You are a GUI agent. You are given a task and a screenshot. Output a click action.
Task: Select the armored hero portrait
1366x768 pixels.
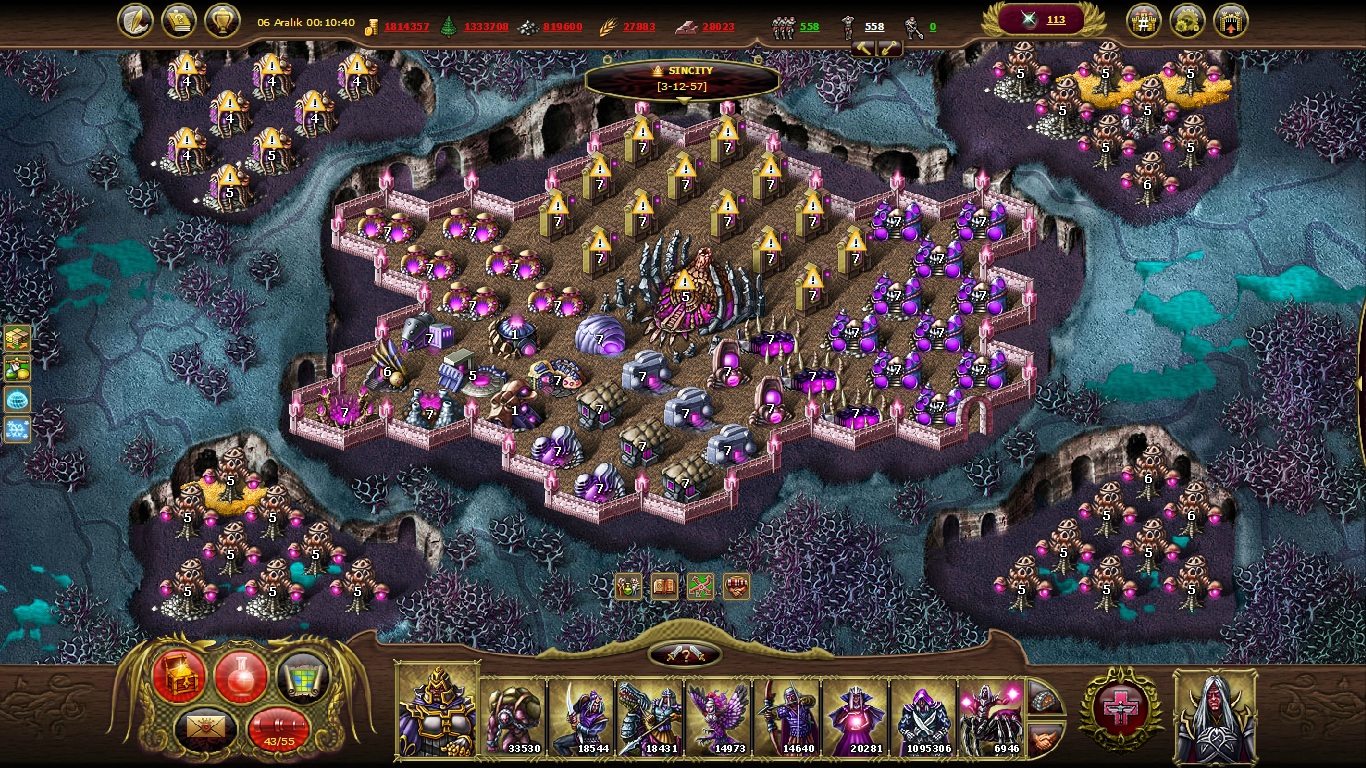(x=438, y=712)
